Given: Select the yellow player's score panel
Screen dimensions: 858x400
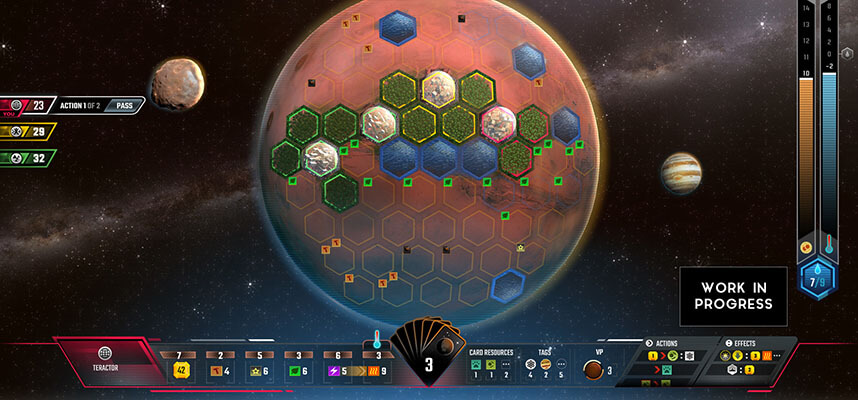Looking at the screenshot, I should (x=28, y=131).
